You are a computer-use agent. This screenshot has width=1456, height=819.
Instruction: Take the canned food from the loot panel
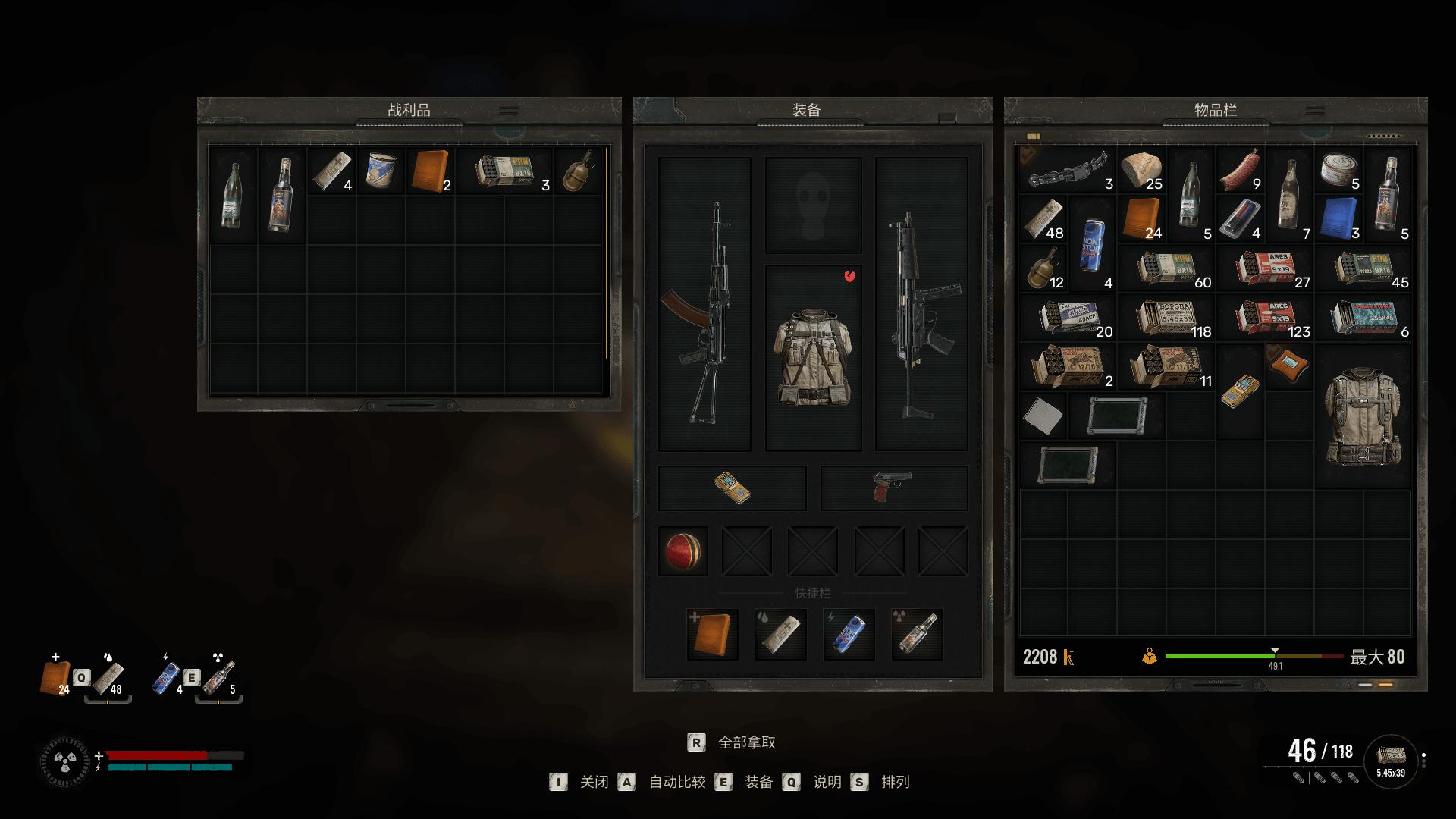point(381,171)
